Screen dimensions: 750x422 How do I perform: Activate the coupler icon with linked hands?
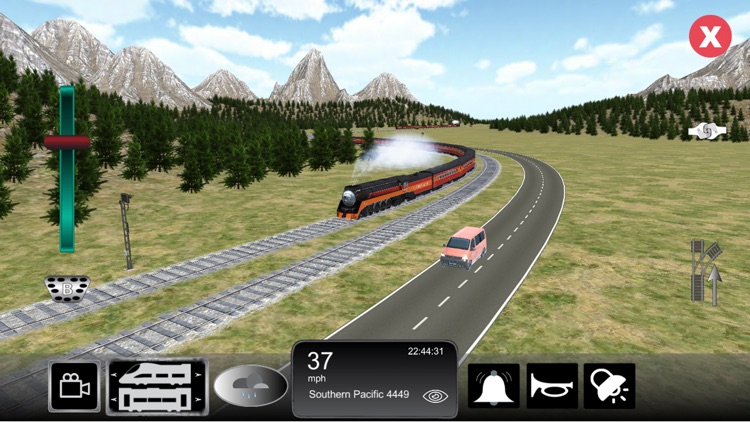click(x=705, y=131)
